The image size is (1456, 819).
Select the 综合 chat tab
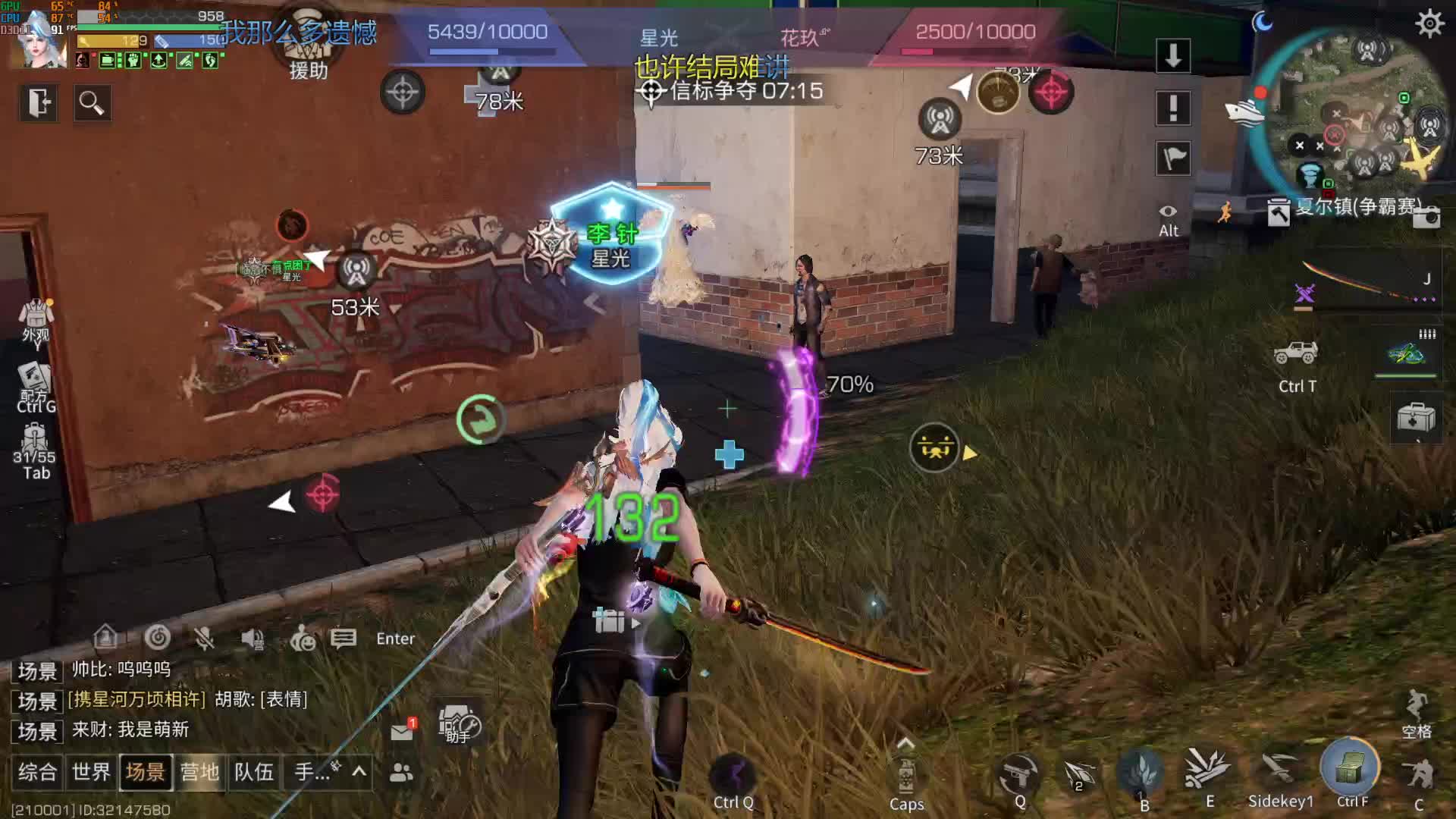tap(37, 772)
